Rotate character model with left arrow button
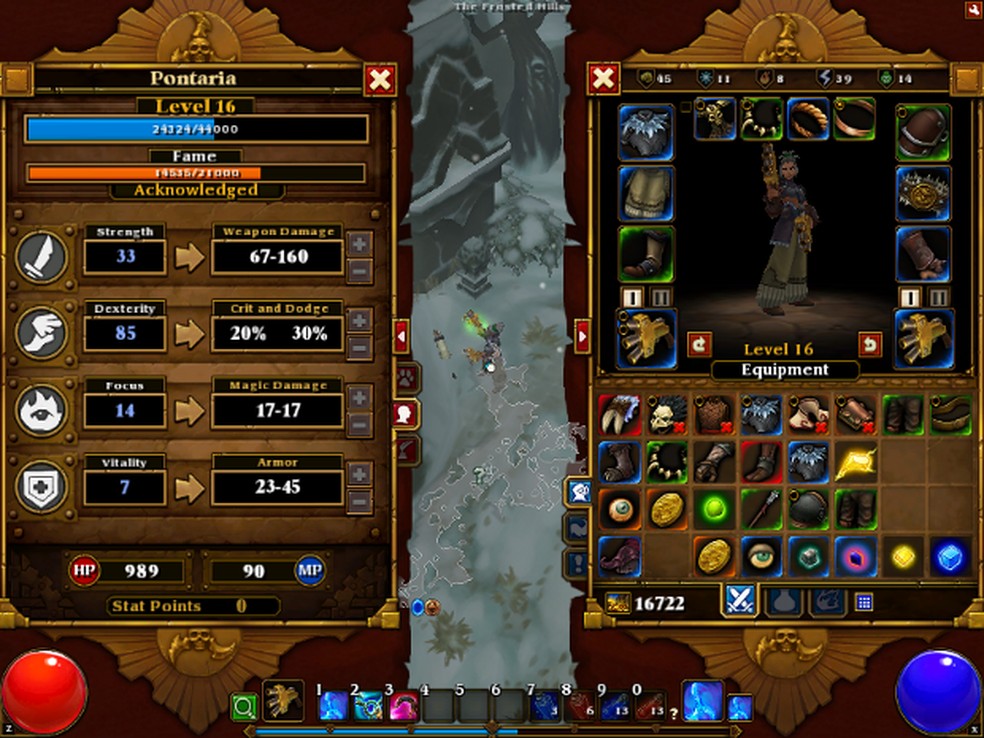Screen dimensions: 984x738 pyautogui.click(x=700, y=344)
